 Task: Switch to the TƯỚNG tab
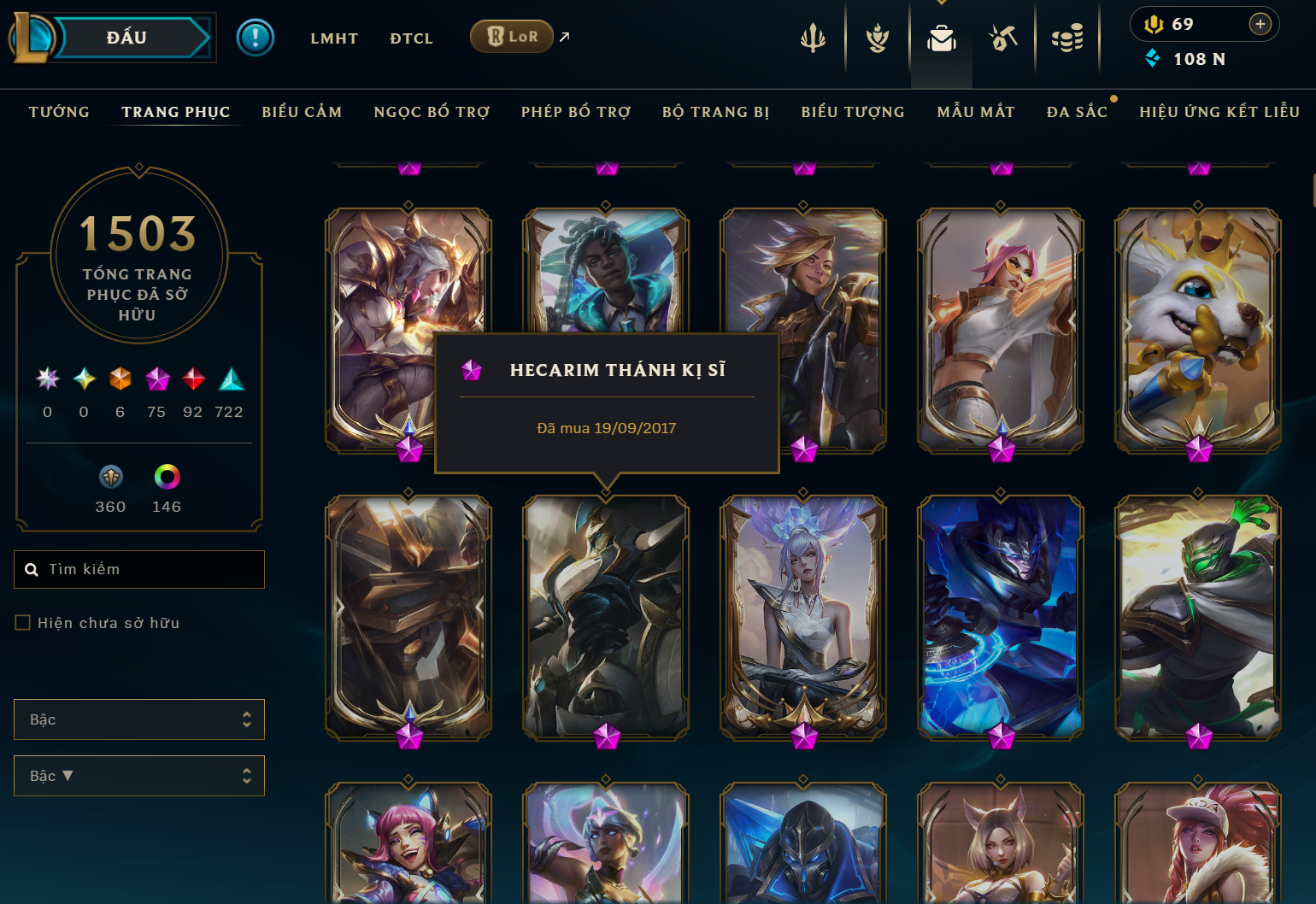[59, 112]
